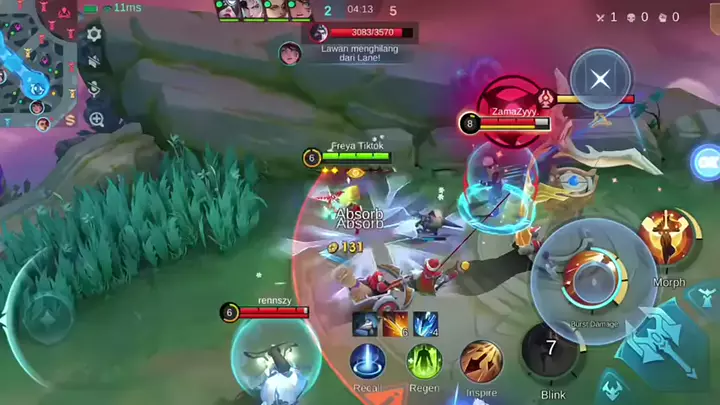This screenshot has width=720, height=405.
Task: Use the Regen ability
Action: [424, 361]
